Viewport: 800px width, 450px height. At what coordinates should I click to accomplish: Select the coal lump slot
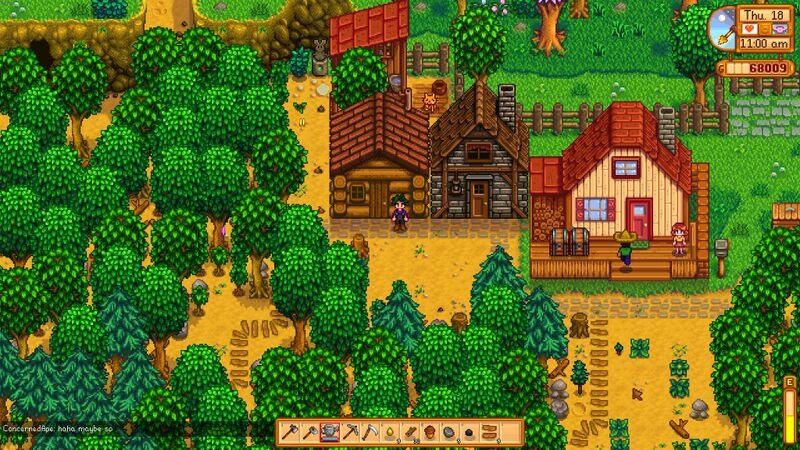(469, 432)
